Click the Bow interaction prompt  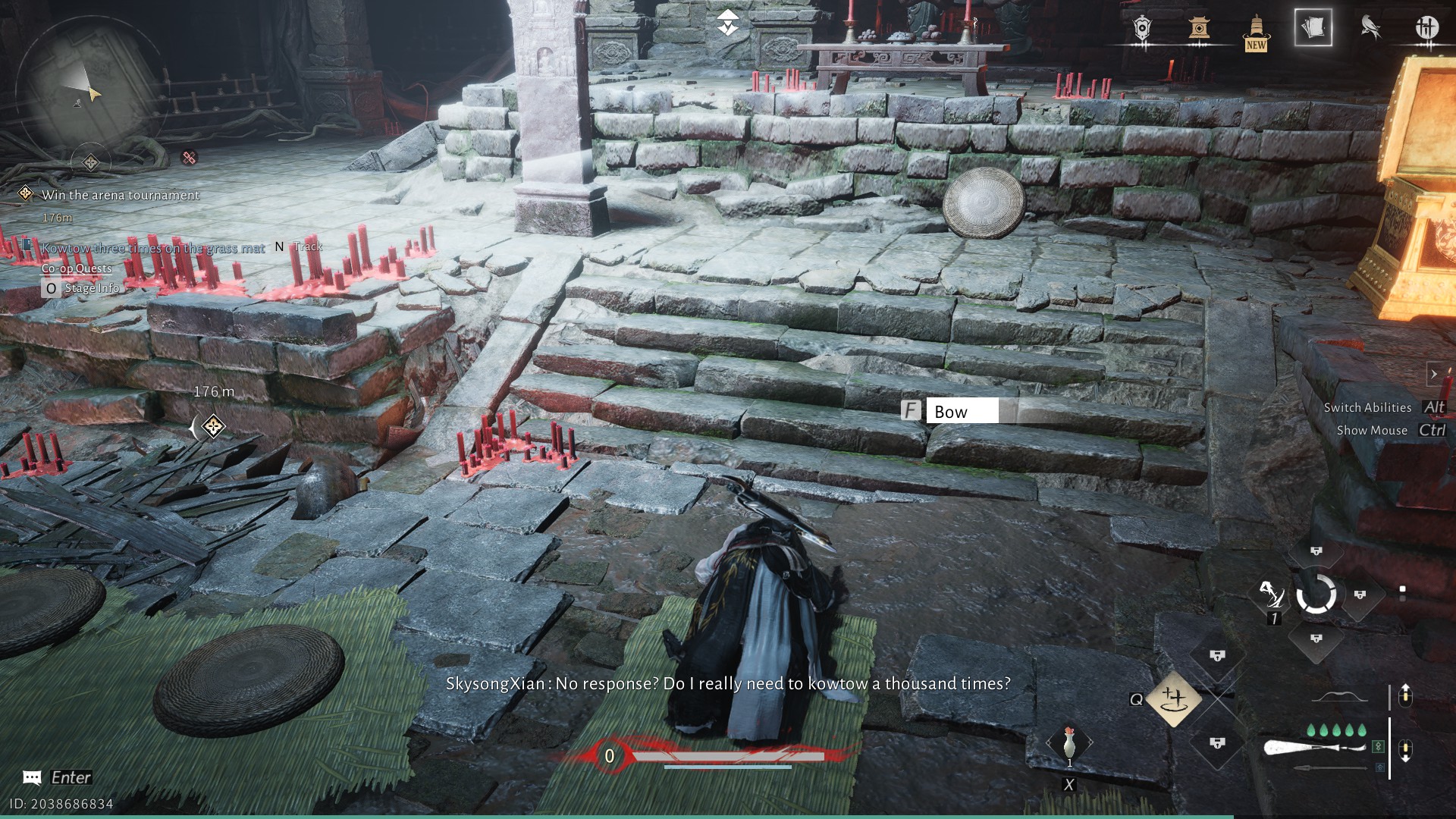pos(951,411)
